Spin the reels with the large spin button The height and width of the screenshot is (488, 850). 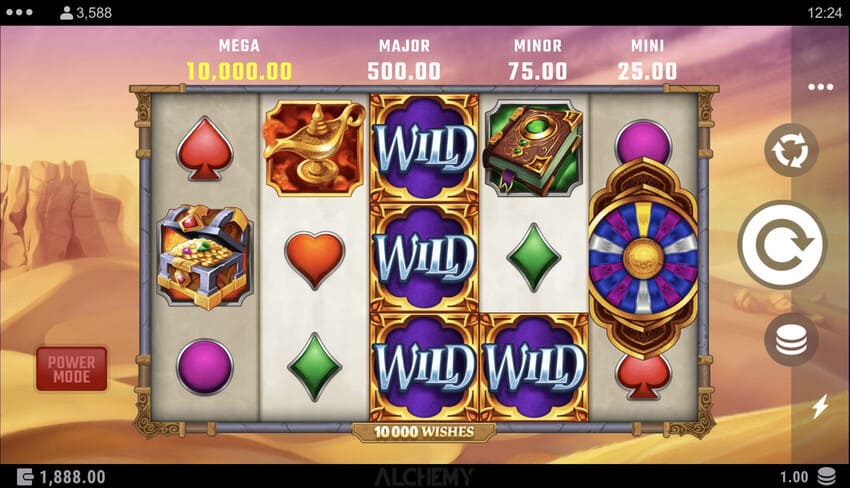click(782, 244)
